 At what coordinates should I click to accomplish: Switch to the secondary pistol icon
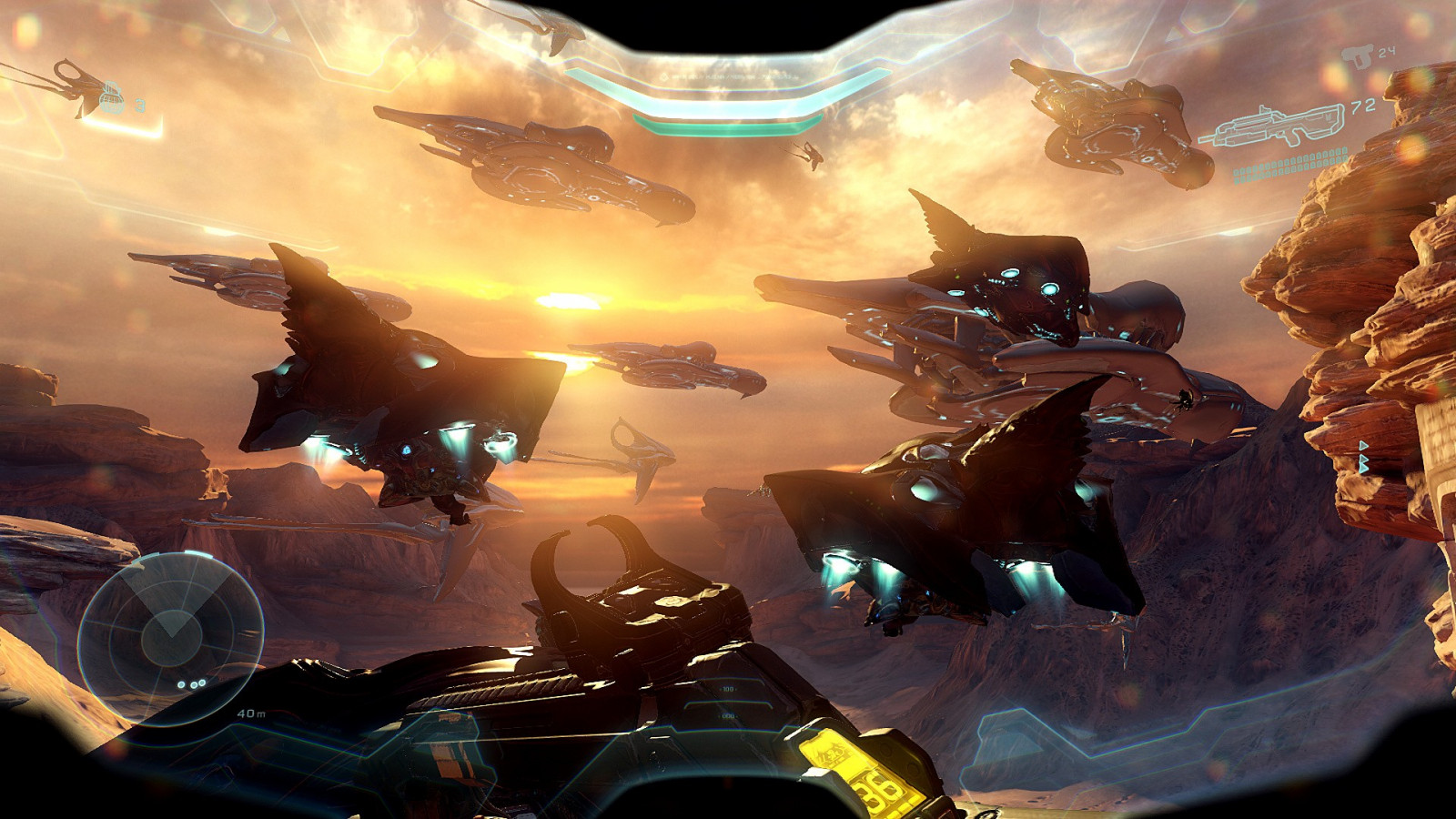pyautogui.click(x=1360, y=56)
